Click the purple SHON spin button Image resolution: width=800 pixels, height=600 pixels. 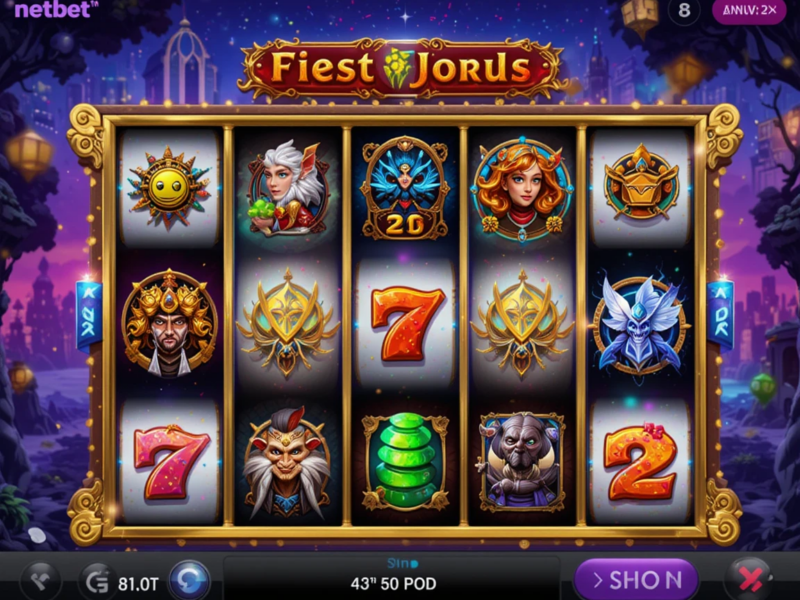click(636, 579)
